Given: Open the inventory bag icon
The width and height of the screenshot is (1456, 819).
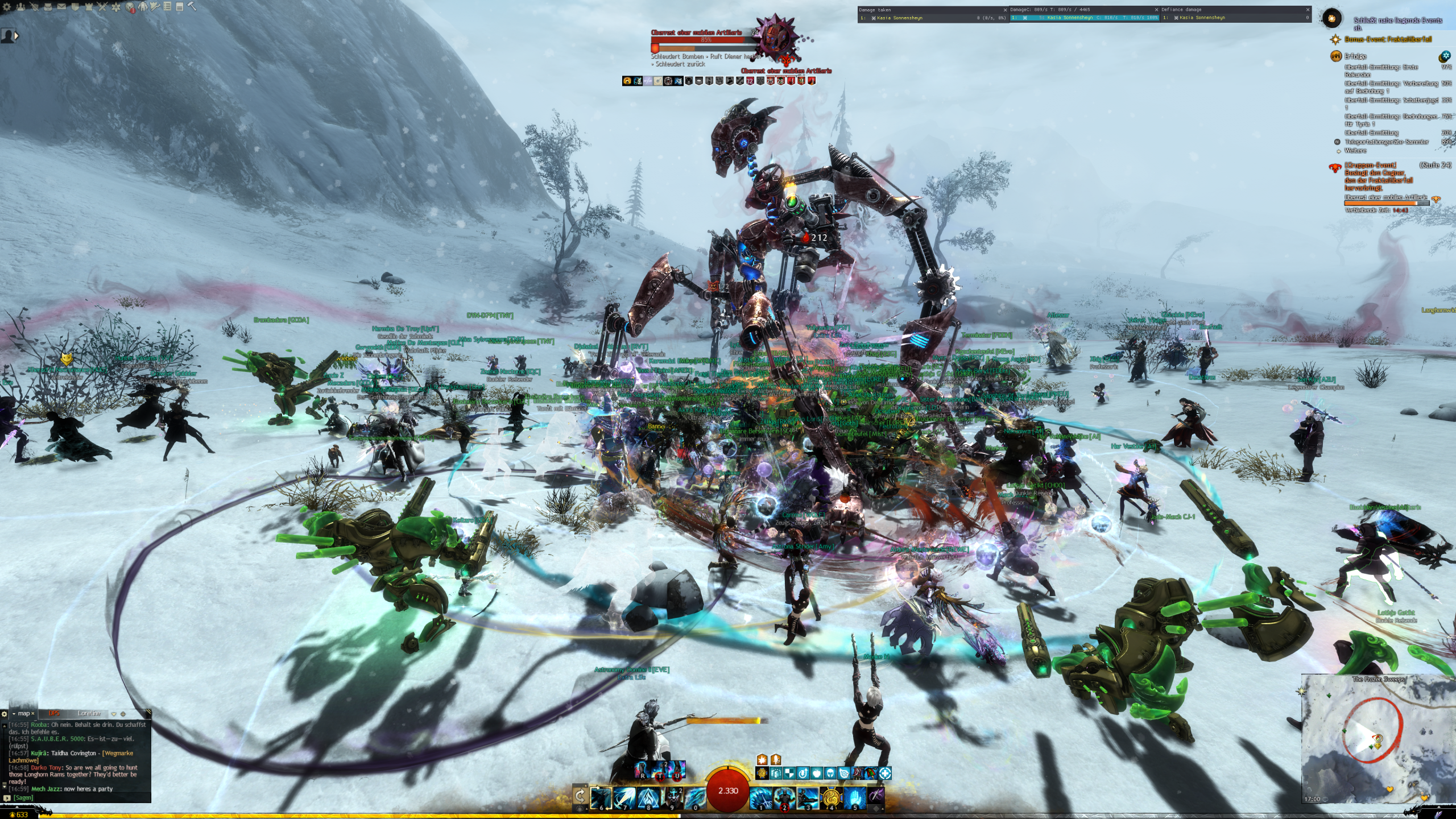Looking at the screenshot, I should pyautogui.click(x=48, y=7).
